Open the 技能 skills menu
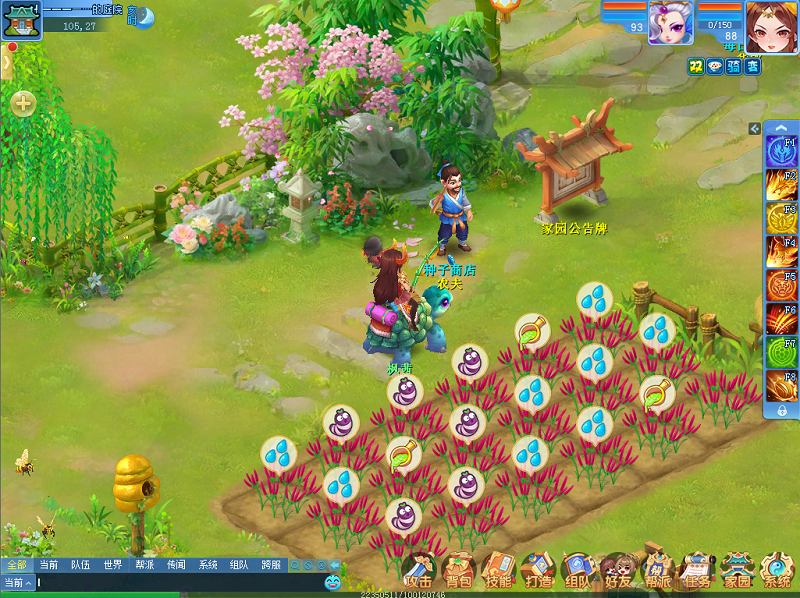Viewport: 800px width, 598px height. click(x=497, y=571)
